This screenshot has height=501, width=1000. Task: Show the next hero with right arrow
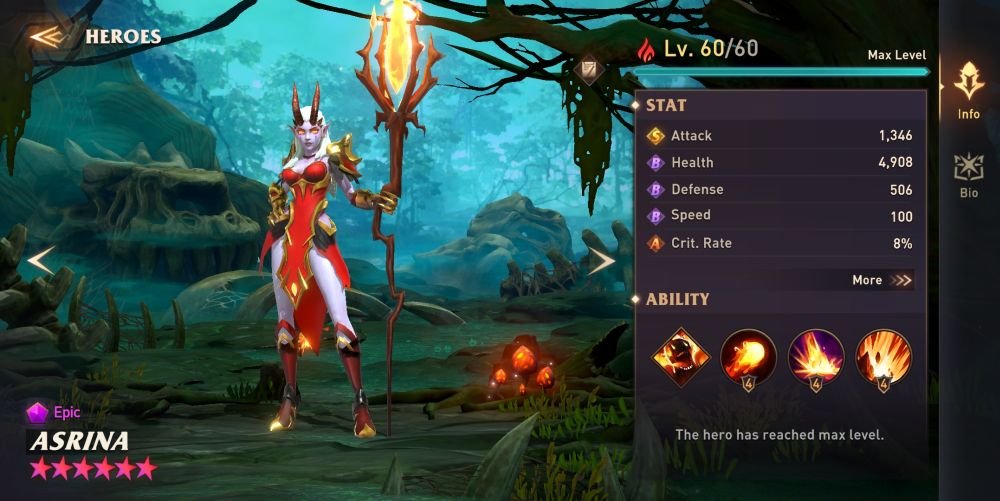point(601,262)
